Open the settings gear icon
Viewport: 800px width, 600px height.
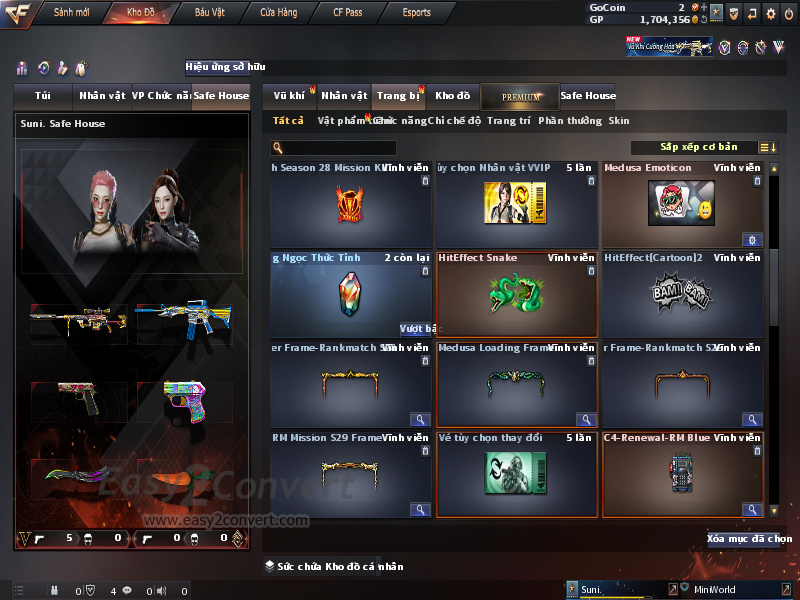coord(770,13)
